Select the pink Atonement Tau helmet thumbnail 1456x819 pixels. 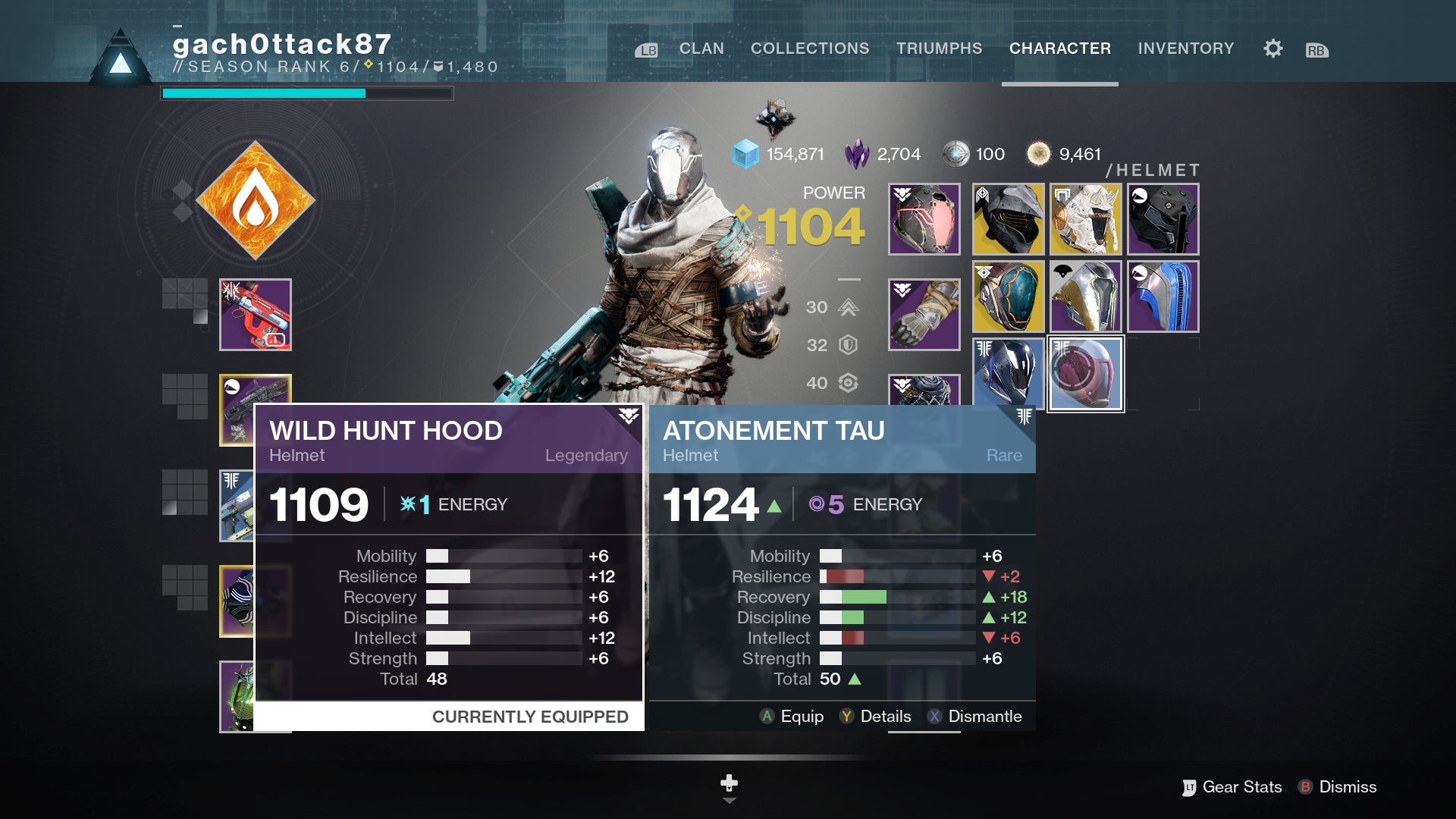[1085, 372]
